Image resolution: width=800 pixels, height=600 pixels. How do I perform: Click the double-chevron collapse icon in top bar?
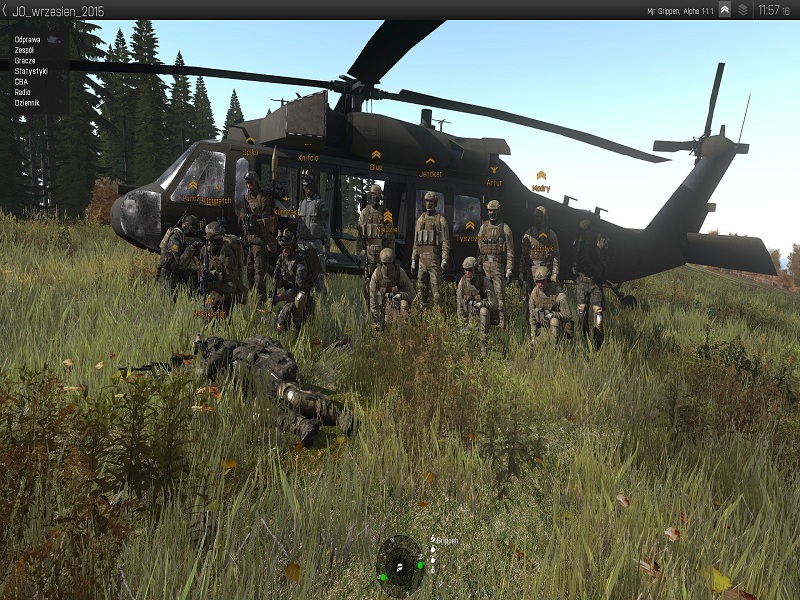tap(725, 10)
